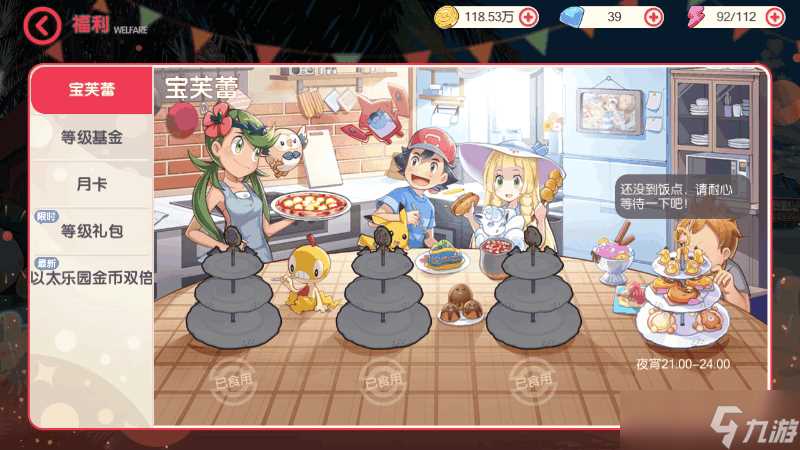The height and width of the screenshot is (450, 800).
Task: Open the 以太乐园金币双倍 tab
Action: pos(91,277)
